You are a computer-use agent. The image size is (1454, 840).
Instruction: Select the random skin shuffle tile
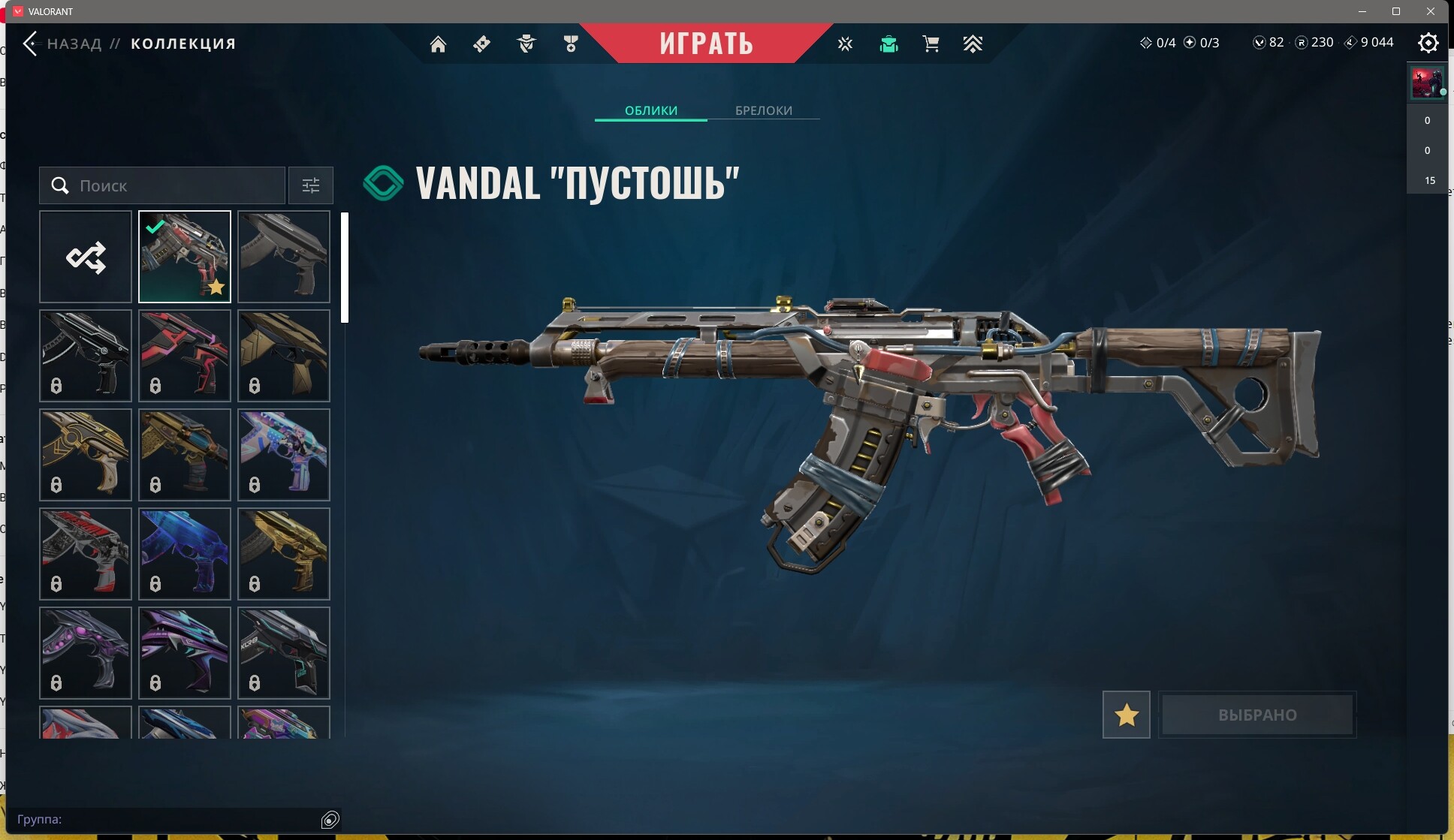[x=85, y=257]
